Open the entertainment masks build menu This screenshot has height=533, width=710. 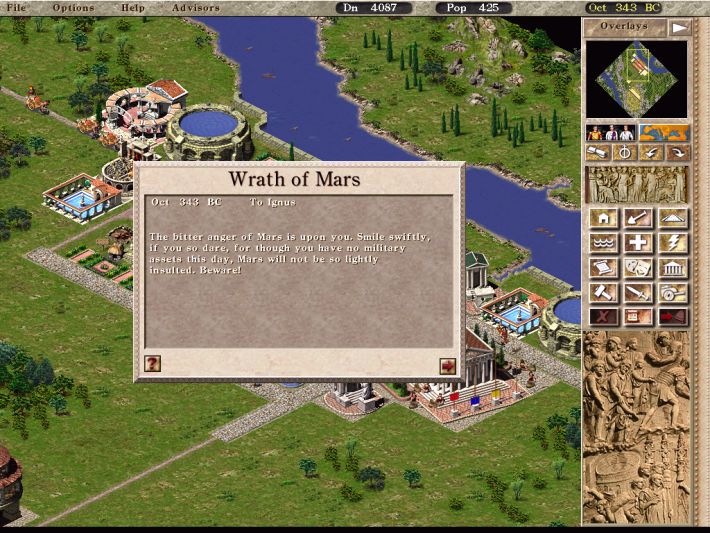tap(637, 268)
